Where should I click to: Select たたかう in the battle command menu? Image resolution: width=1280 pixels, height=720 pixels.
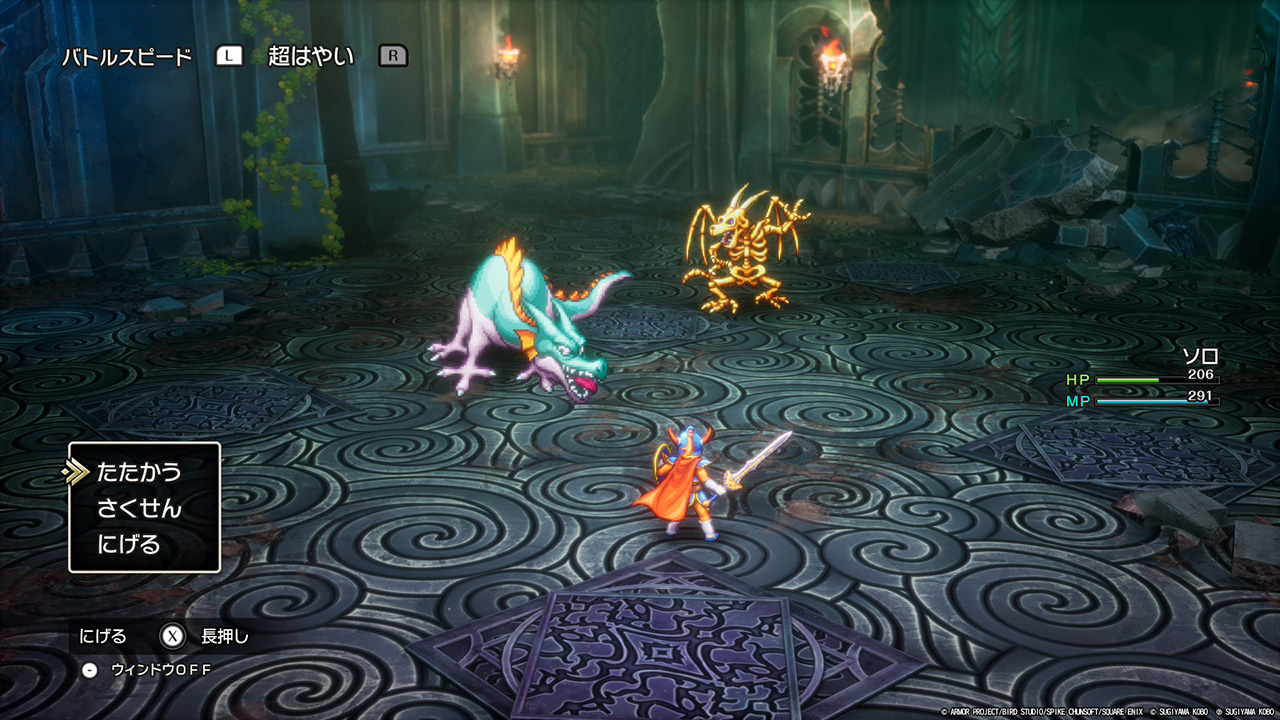click(139, 472)
